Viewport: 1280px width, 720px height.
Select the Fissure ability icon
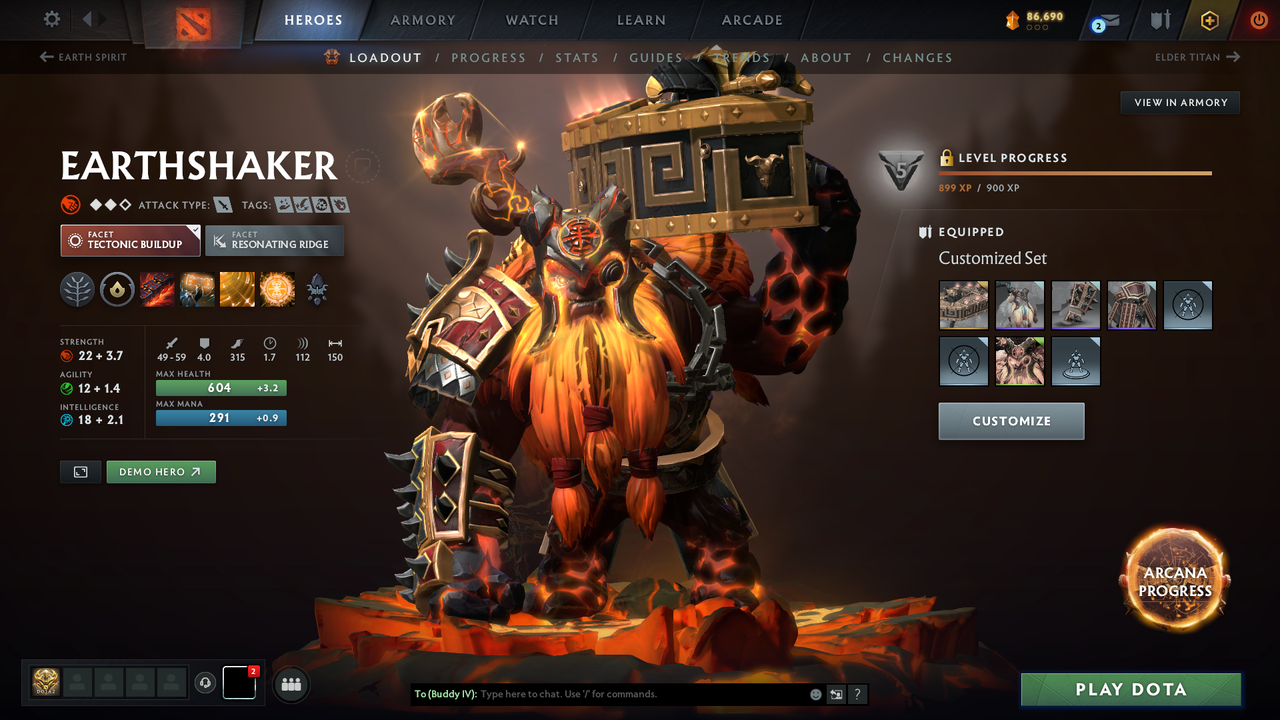pyautogui.click(x=157, y=290)
